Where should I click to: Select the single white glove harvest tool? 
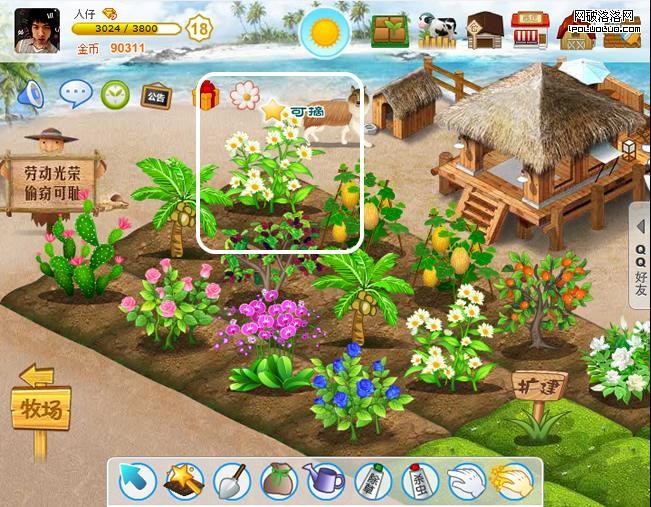465,481
